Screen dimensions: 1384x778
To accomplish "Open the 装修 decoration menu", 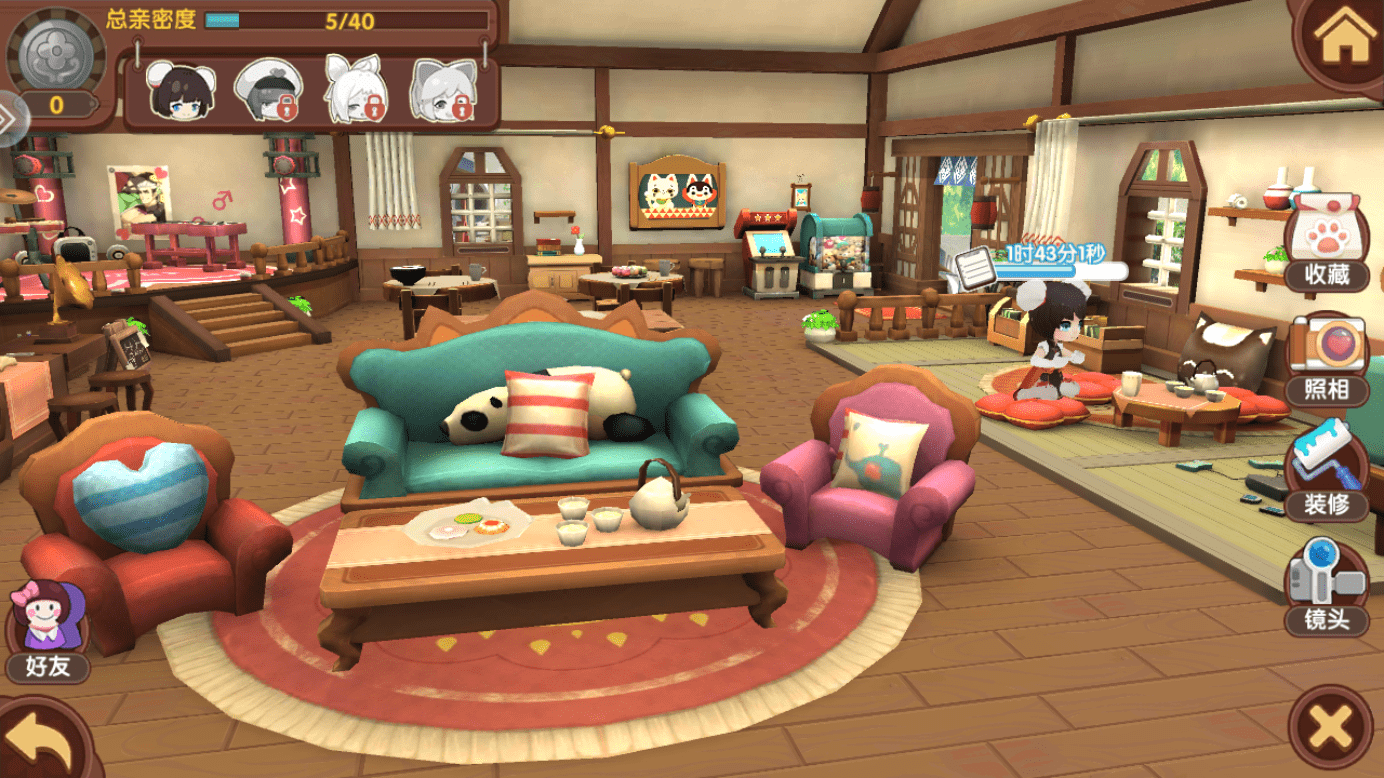I will point(1327,475).
